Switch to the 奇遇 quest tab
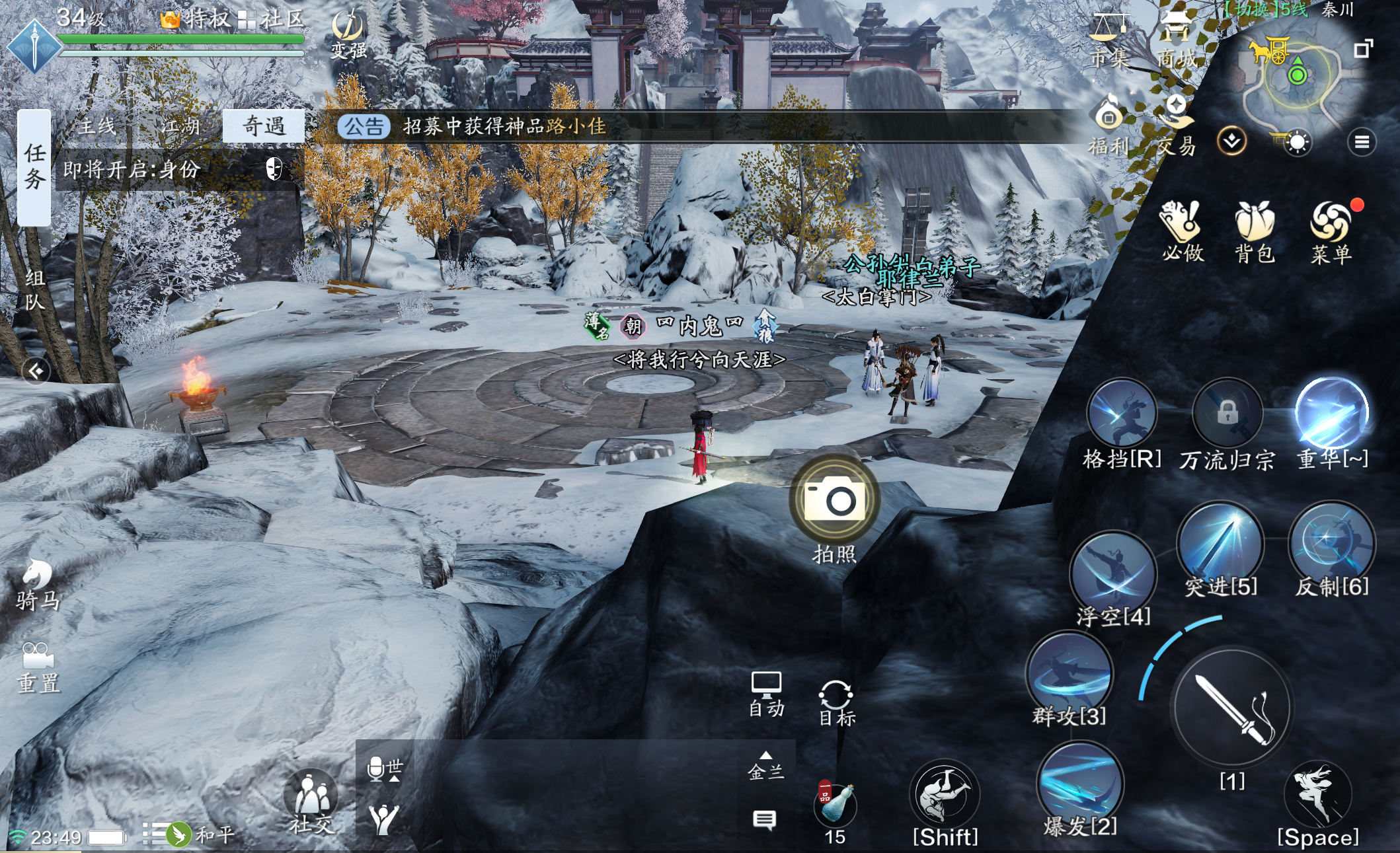This screenshot has width=1400, height=853. pyautogui.click(x=264, y=126)
